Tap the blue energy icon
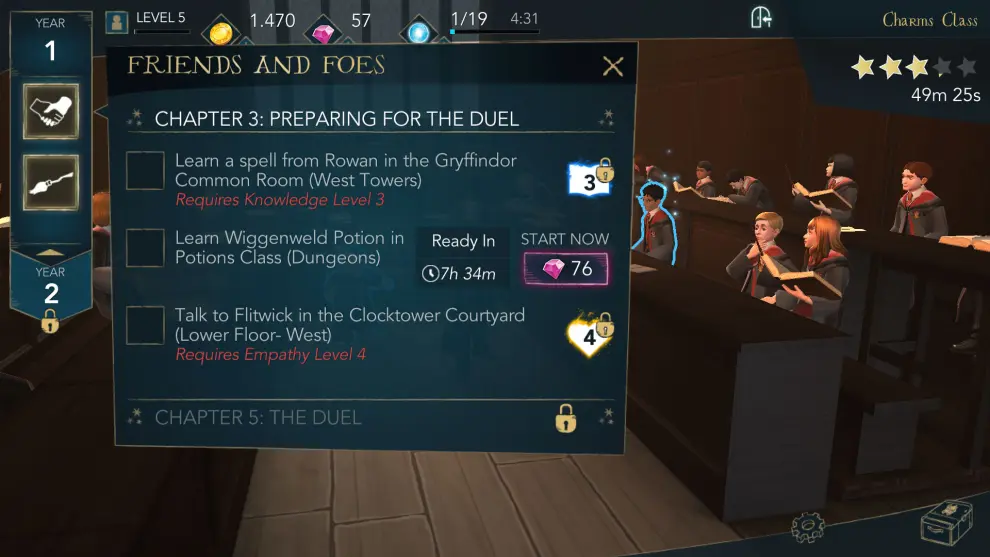990x557 pixels. click(x=418, y=32)
